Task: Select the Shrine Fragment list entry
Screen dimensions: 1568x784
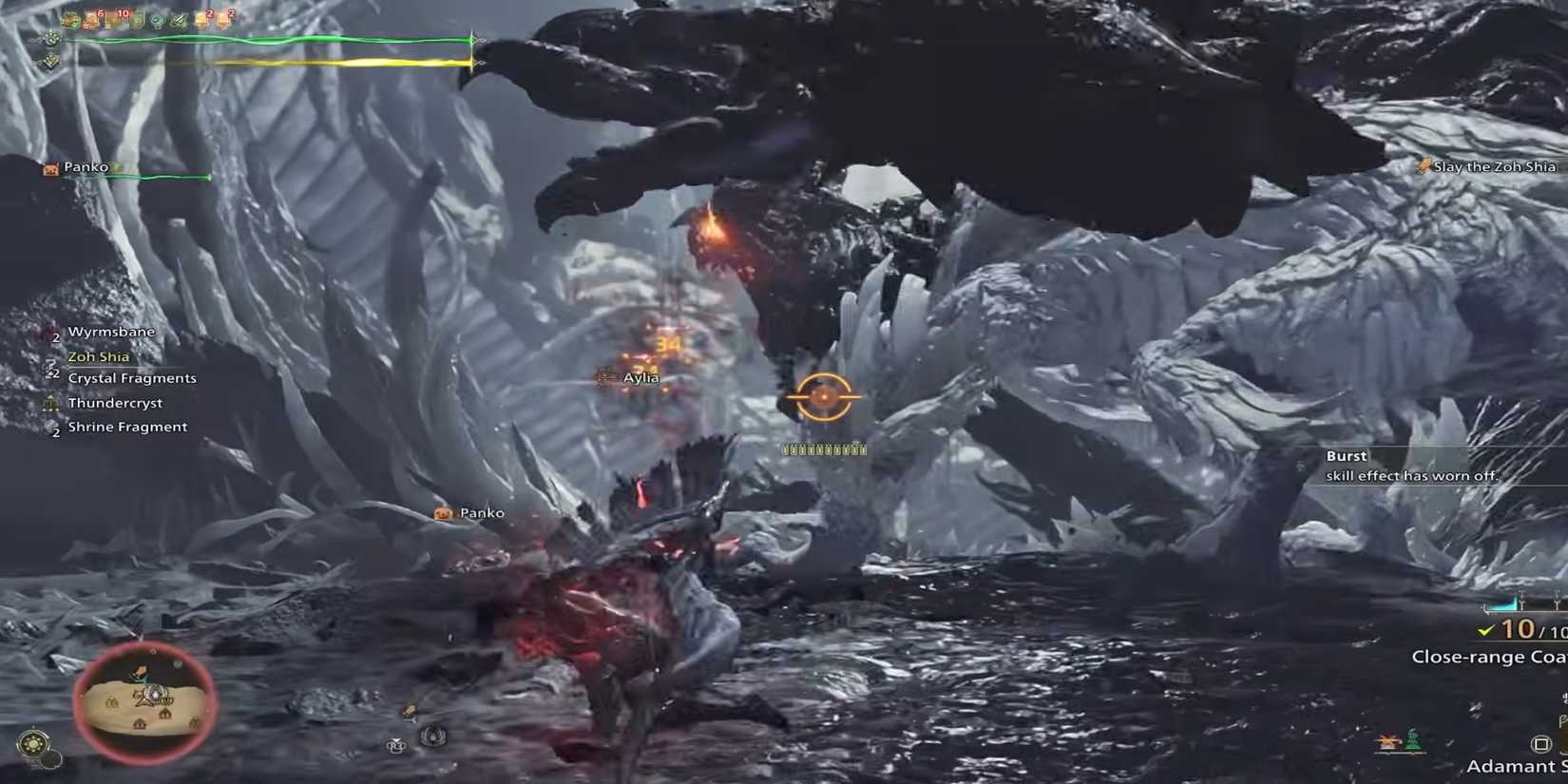Action: pos(127,427)
